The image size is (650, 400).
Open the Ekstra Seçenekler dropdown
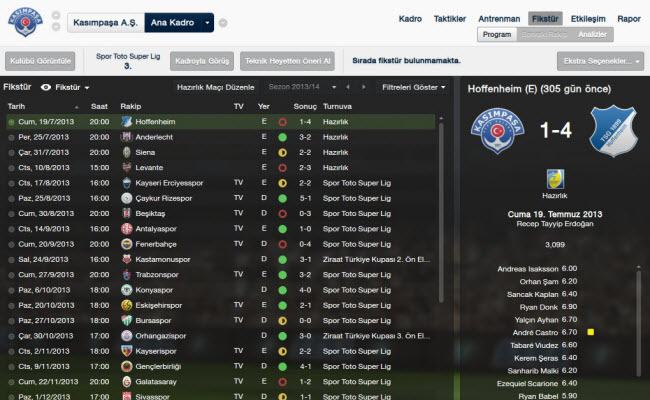coord(600,62)
